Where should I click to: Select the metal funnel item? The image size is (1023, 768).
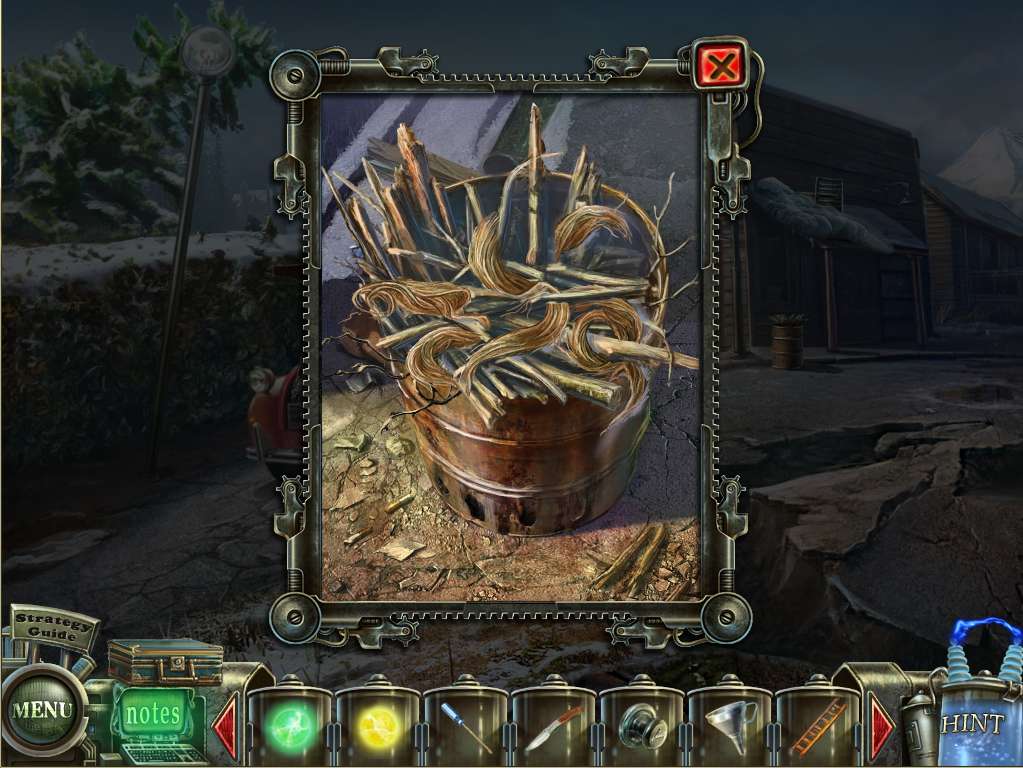[730, 727]
